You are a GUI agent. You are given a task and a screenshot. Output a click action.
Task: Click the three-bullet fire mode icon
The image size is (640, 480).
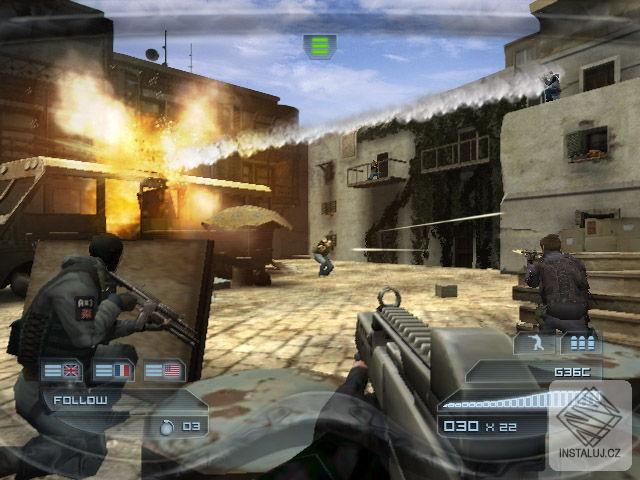[581, 344]
